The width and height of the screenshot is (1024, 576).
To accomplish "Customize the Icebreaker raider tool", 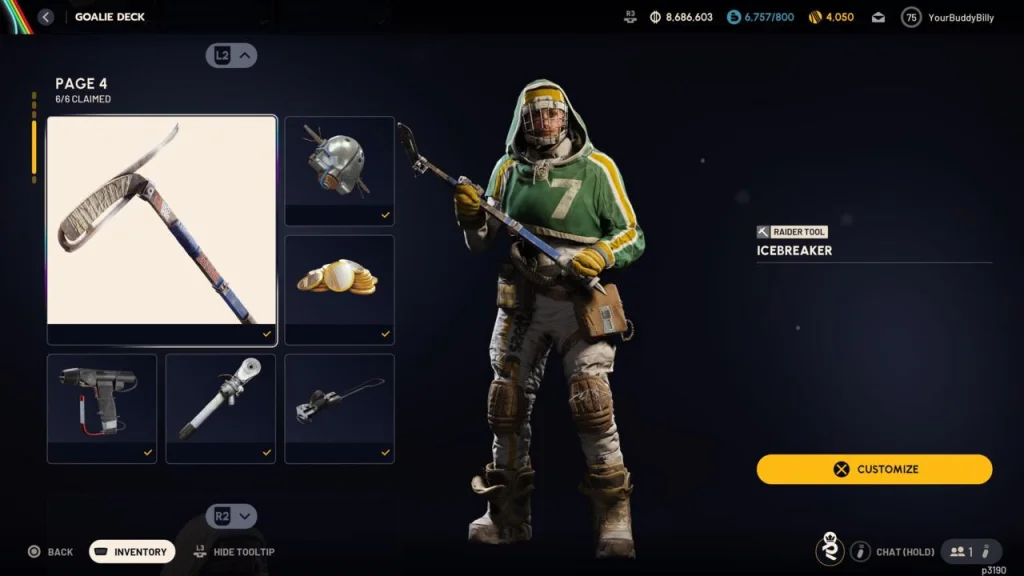I will click(x=874, y=469).
